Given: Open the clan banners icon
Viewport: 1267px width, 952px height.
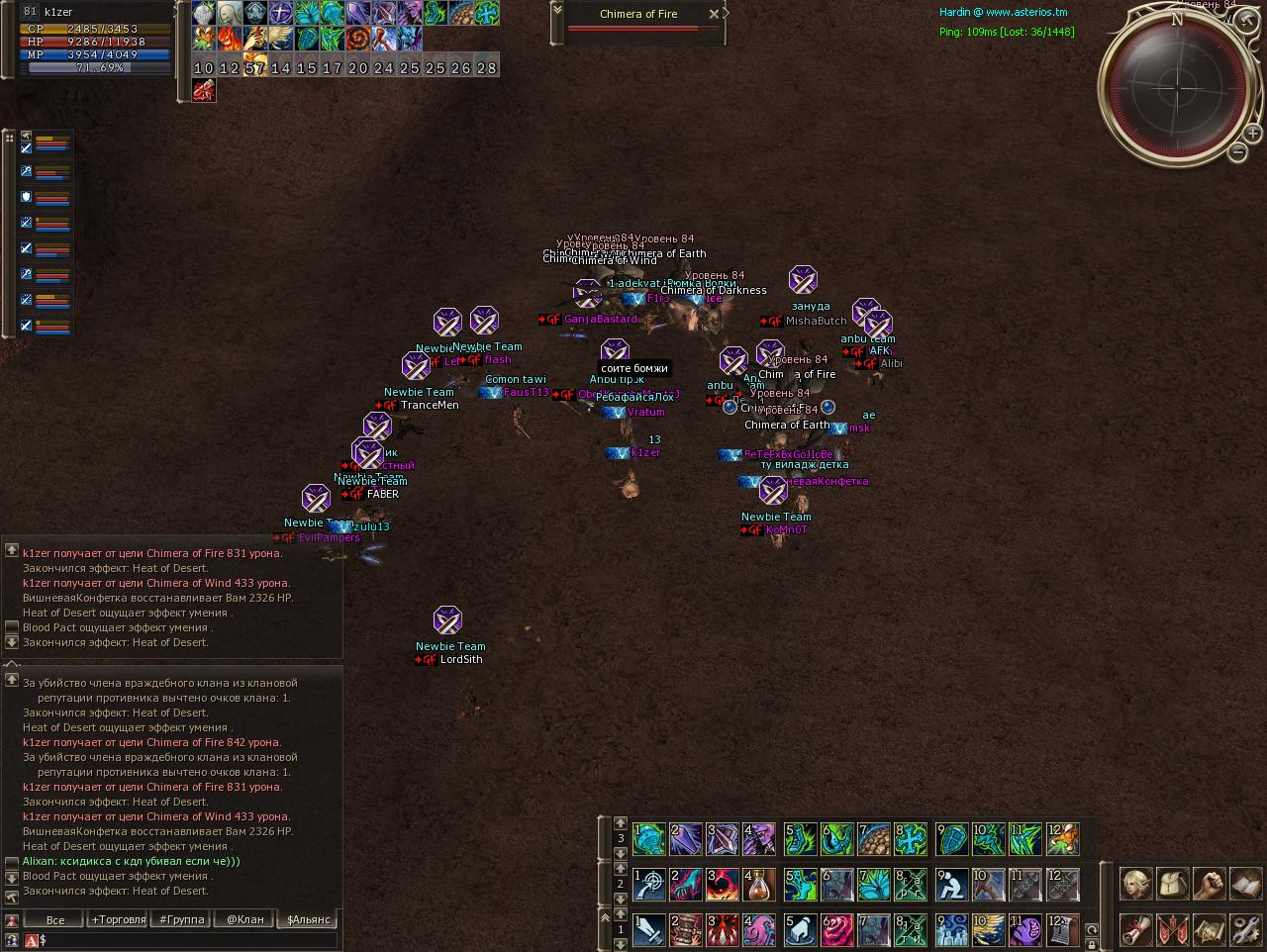Looking at the screenshot, I should (1172, 930).
